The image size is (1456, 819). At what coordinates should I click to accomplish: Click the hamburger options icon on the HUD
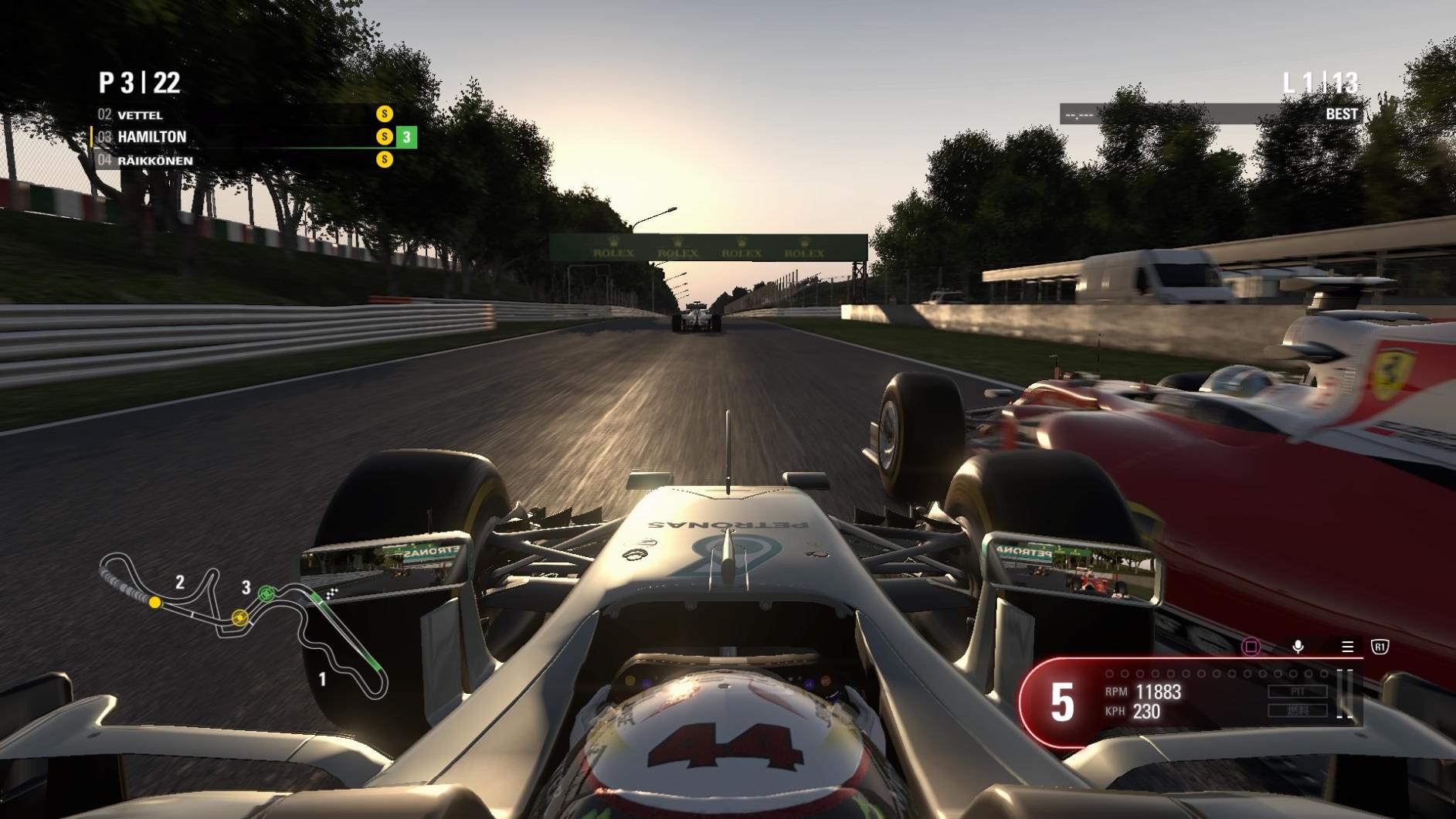1347,646
